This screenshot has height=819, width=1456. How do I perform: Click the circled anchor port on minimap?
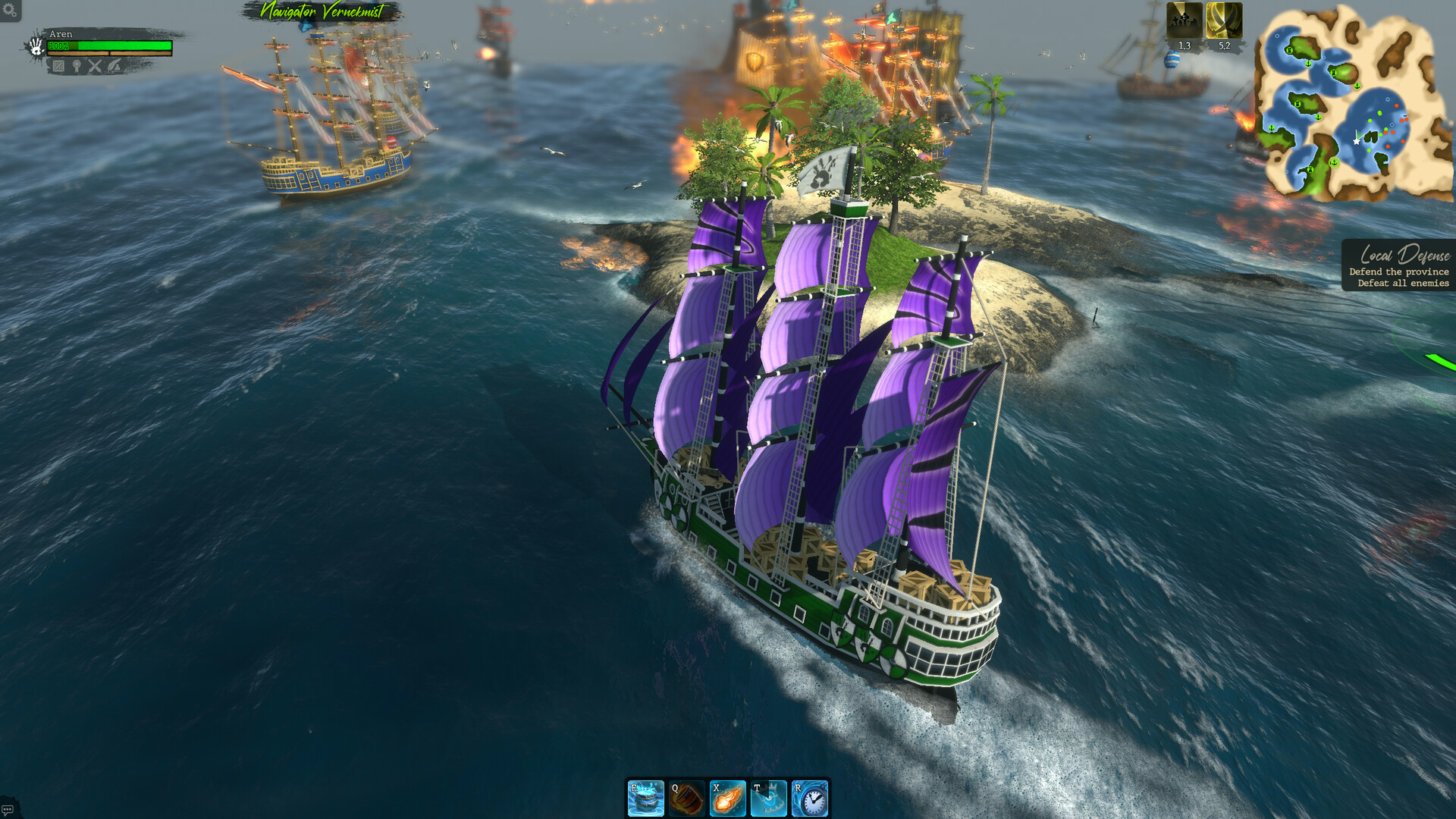coord(1334,162)
